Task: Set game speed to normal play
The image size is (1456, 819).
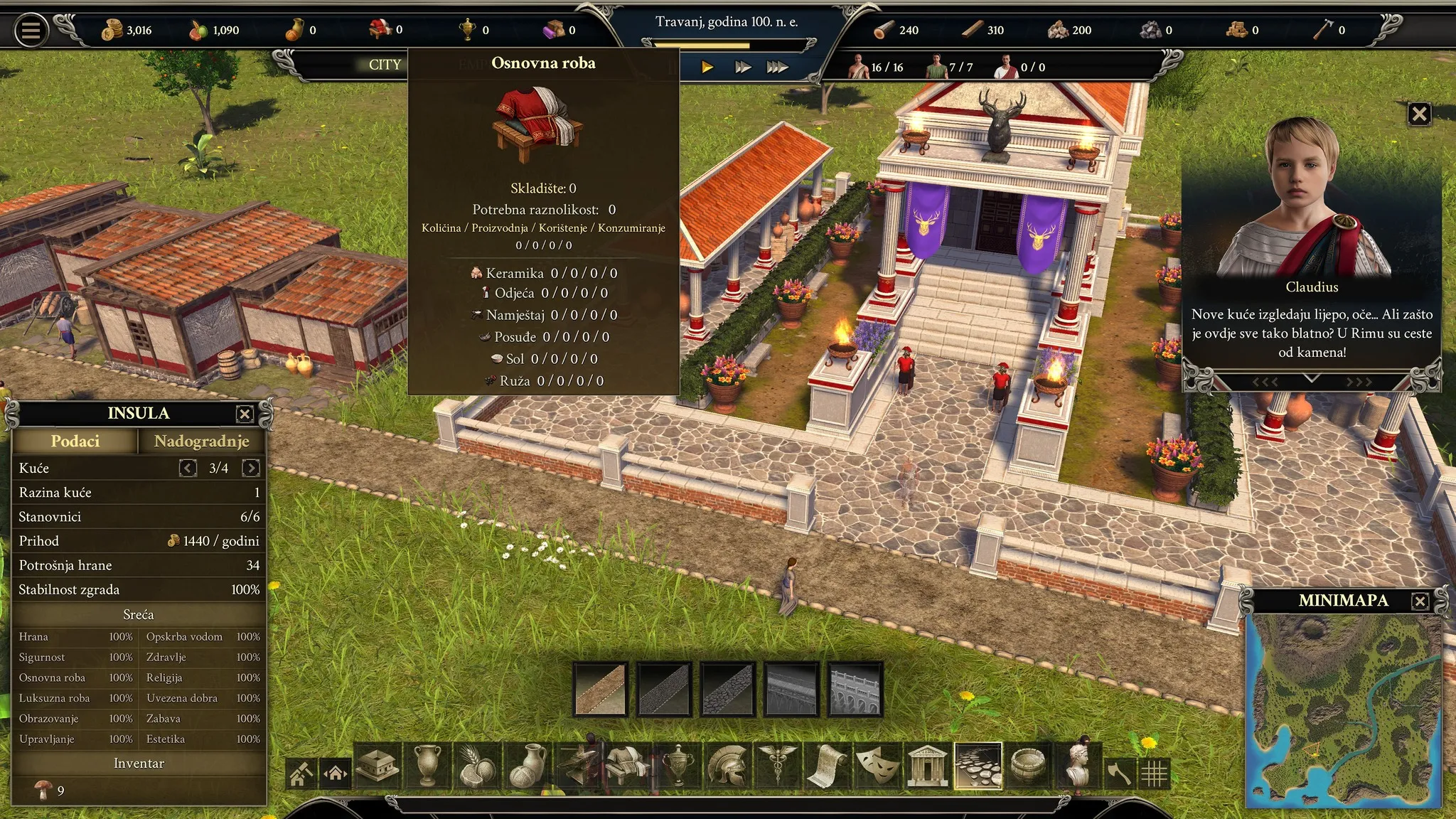Action: click(x=707, y=67)
